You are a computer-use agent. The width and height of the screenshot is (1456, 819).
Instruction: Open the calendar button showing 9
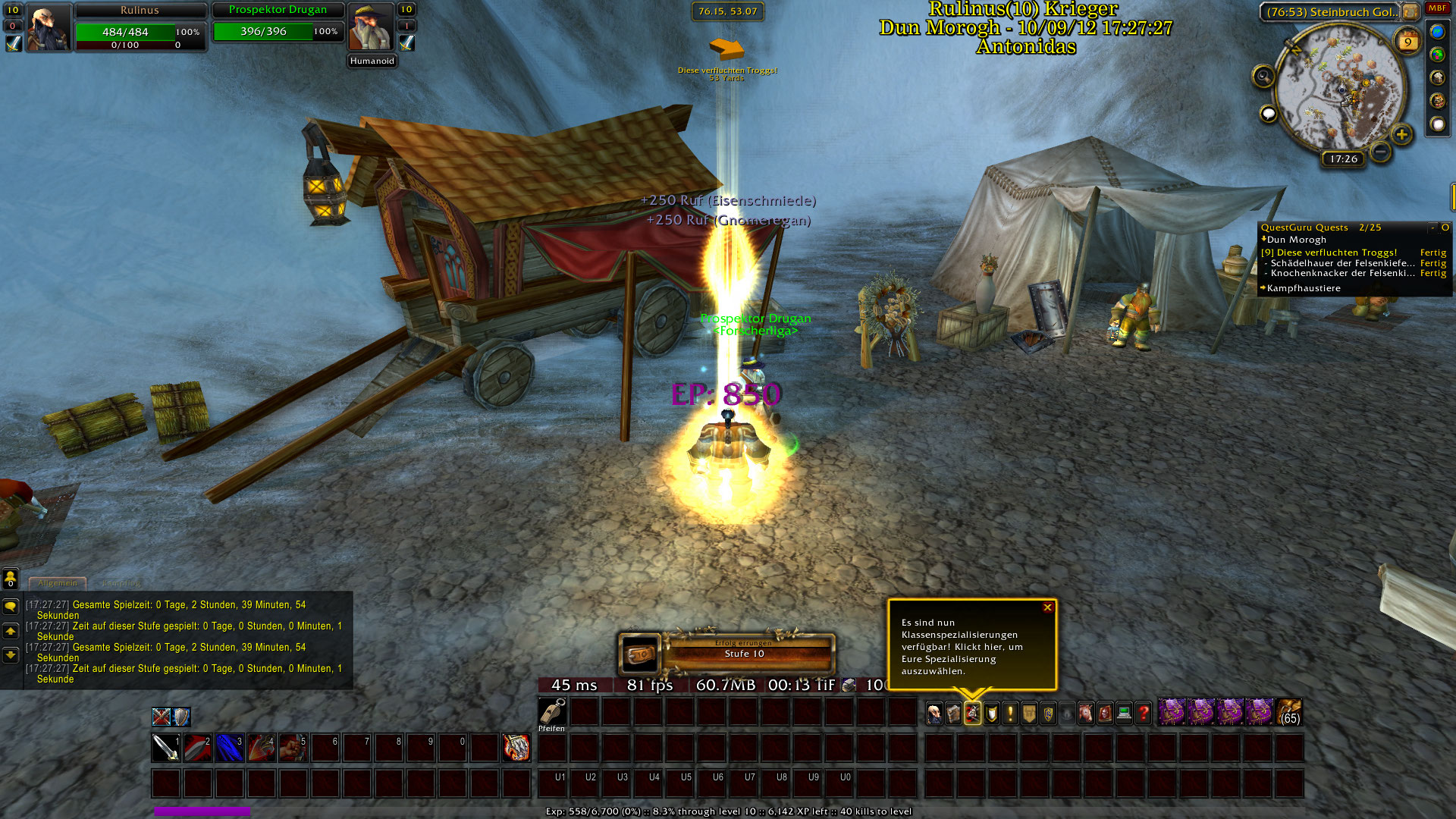(1407, 41)
